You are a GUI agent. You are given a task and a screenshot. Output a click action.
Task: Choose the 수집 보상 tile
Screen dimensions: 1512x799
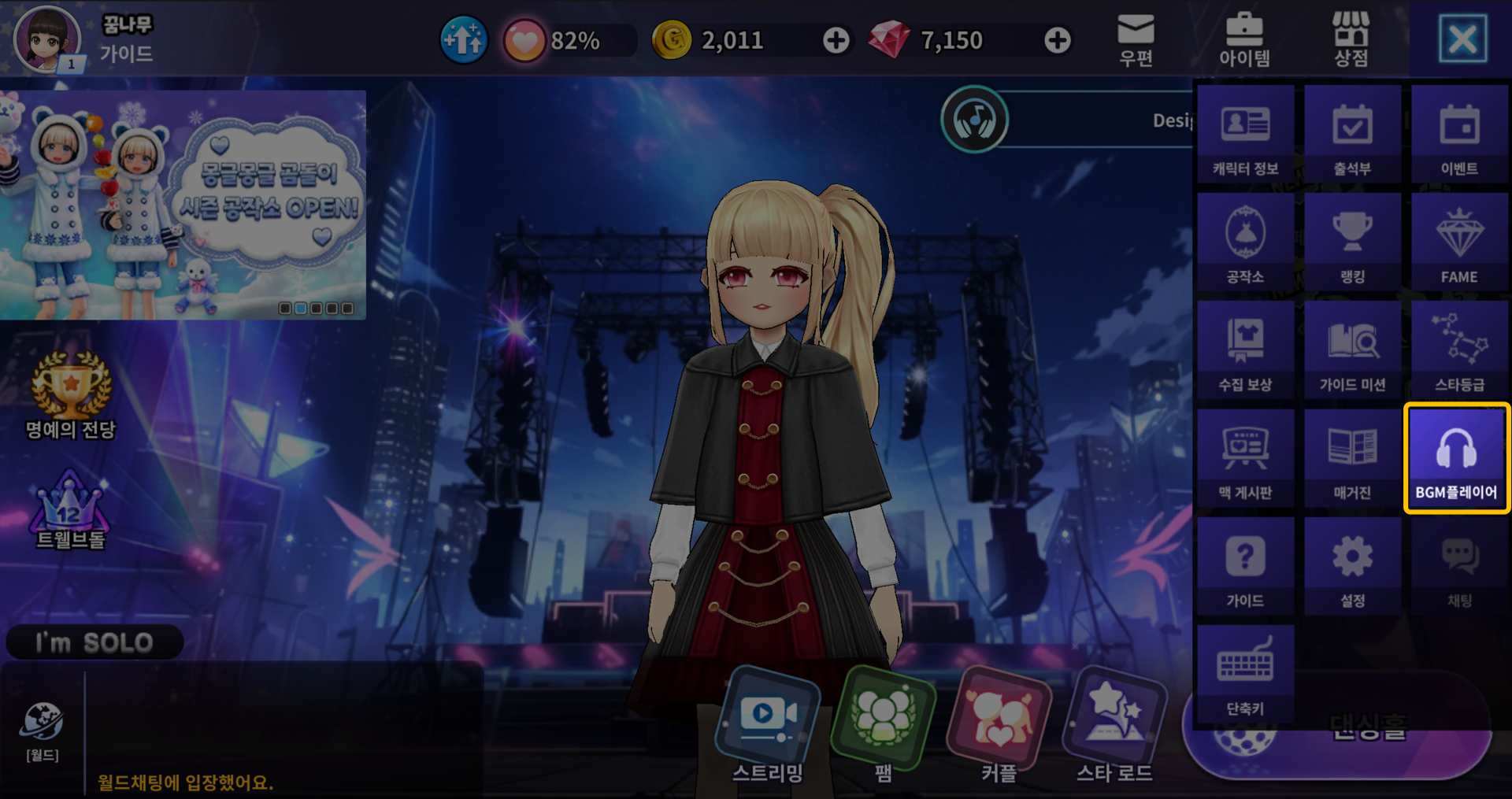point(1245,350)
